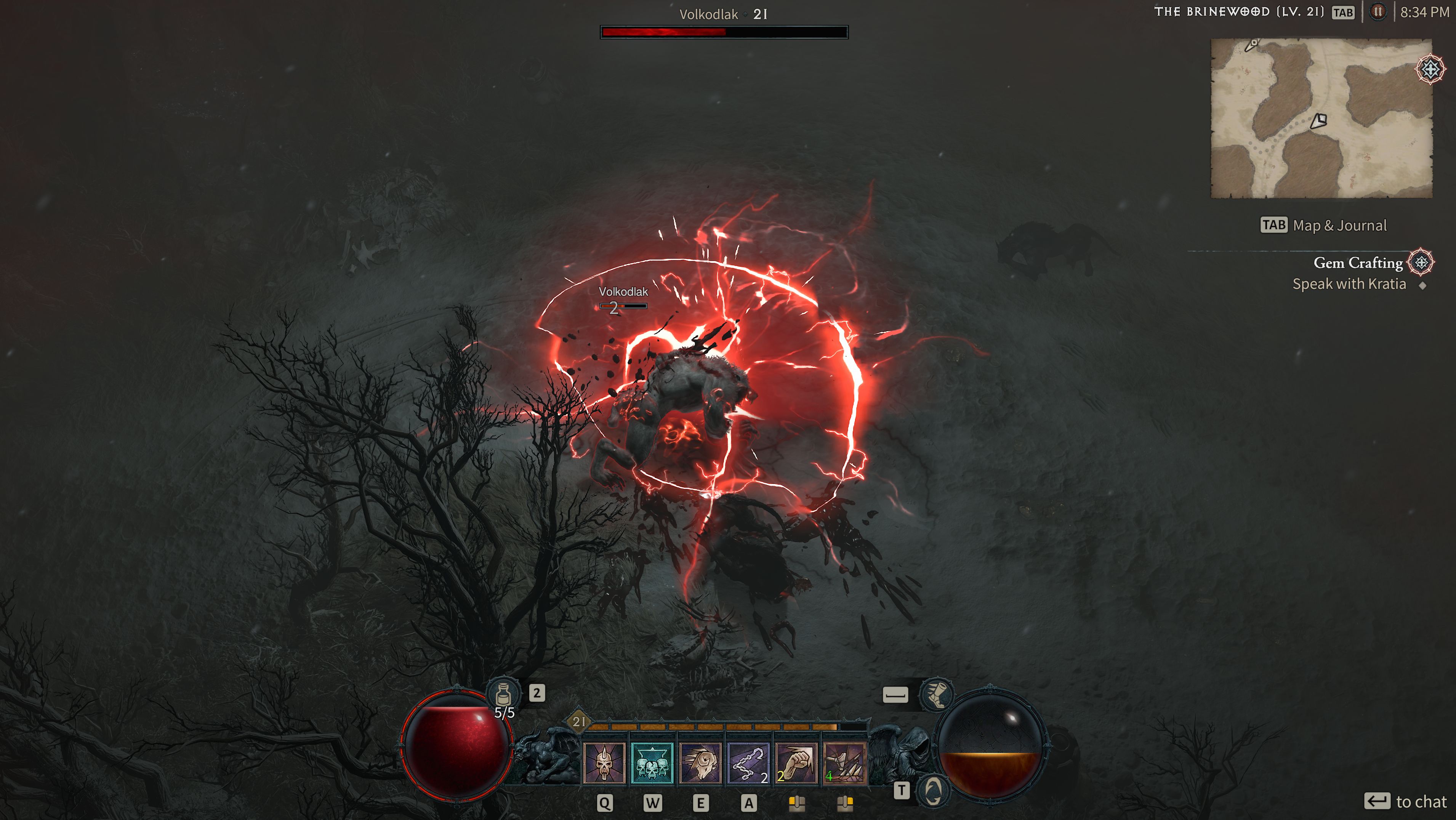
Task: Click the round emblem beside the clock
Action: [x=1378, y=12]
